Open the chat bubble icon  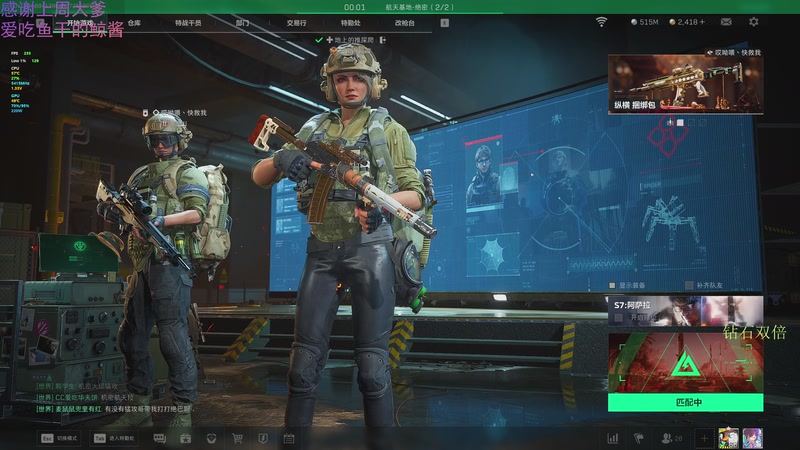pyautogui.click(x=160, y=438)
